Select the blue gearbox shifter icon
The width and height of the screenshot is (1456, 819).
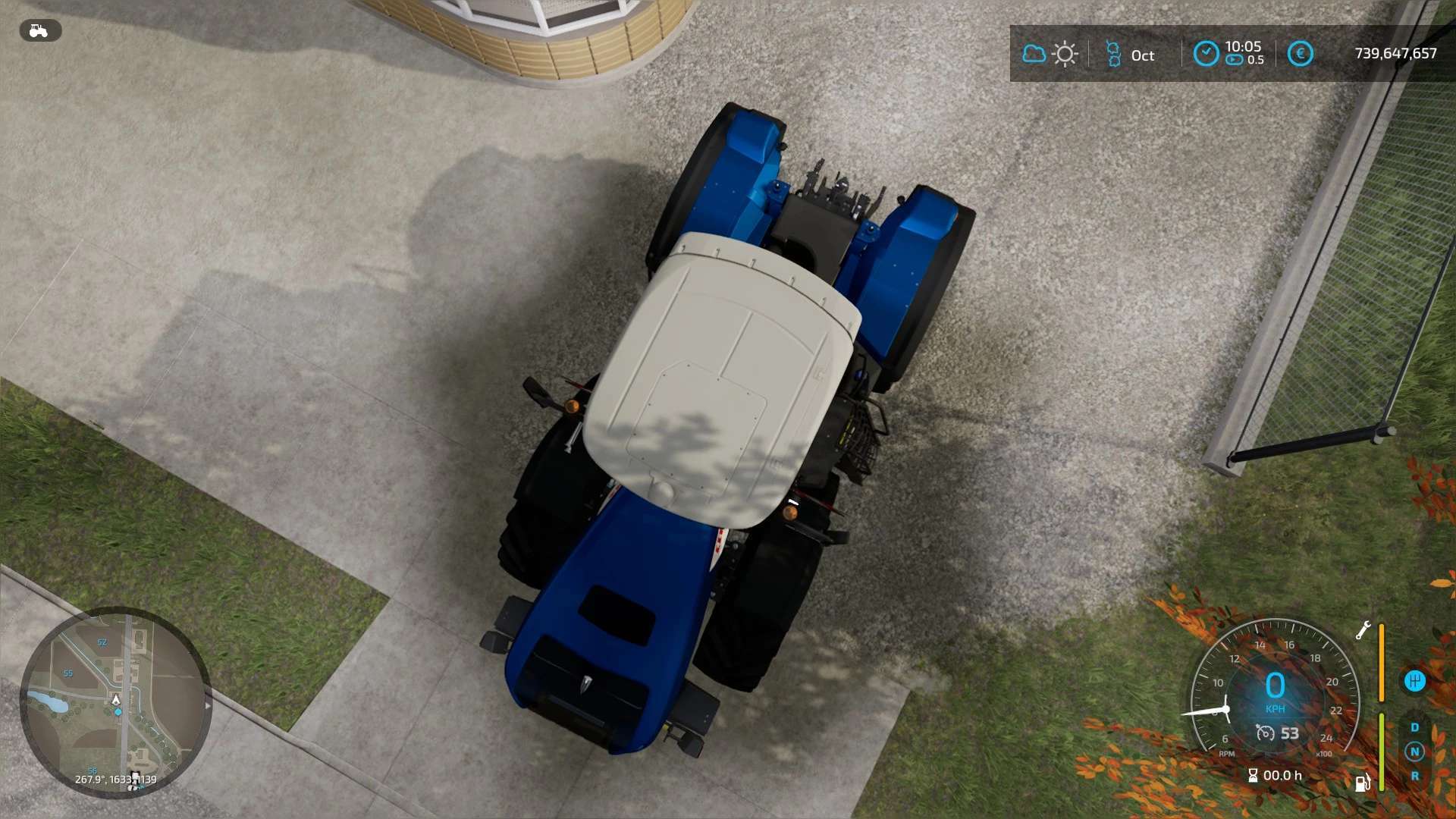pyautogui.click(x=1414, y=681)
